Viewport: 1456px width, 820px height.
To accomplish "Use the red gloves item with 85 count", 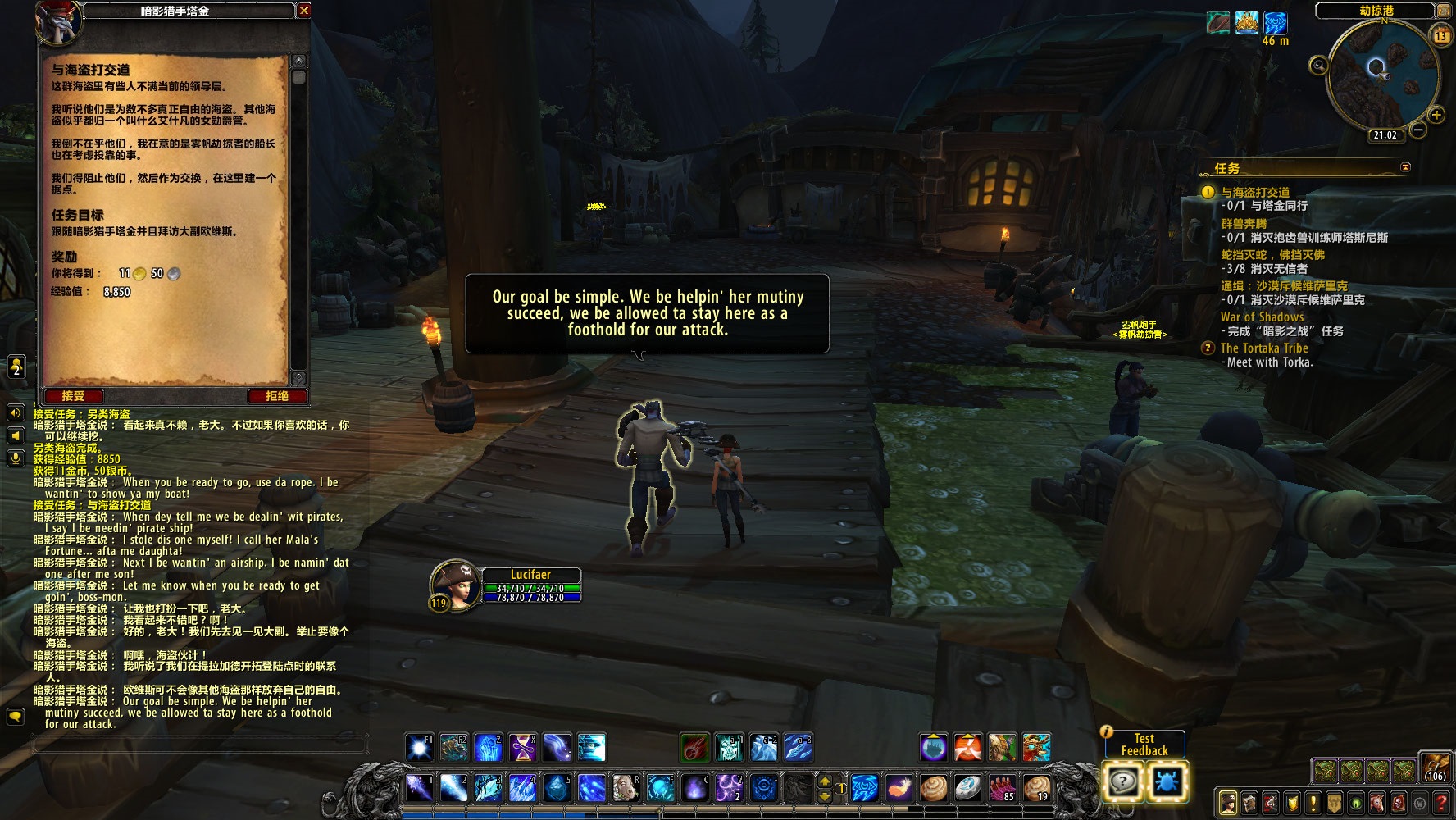I will click(1003, 788).
